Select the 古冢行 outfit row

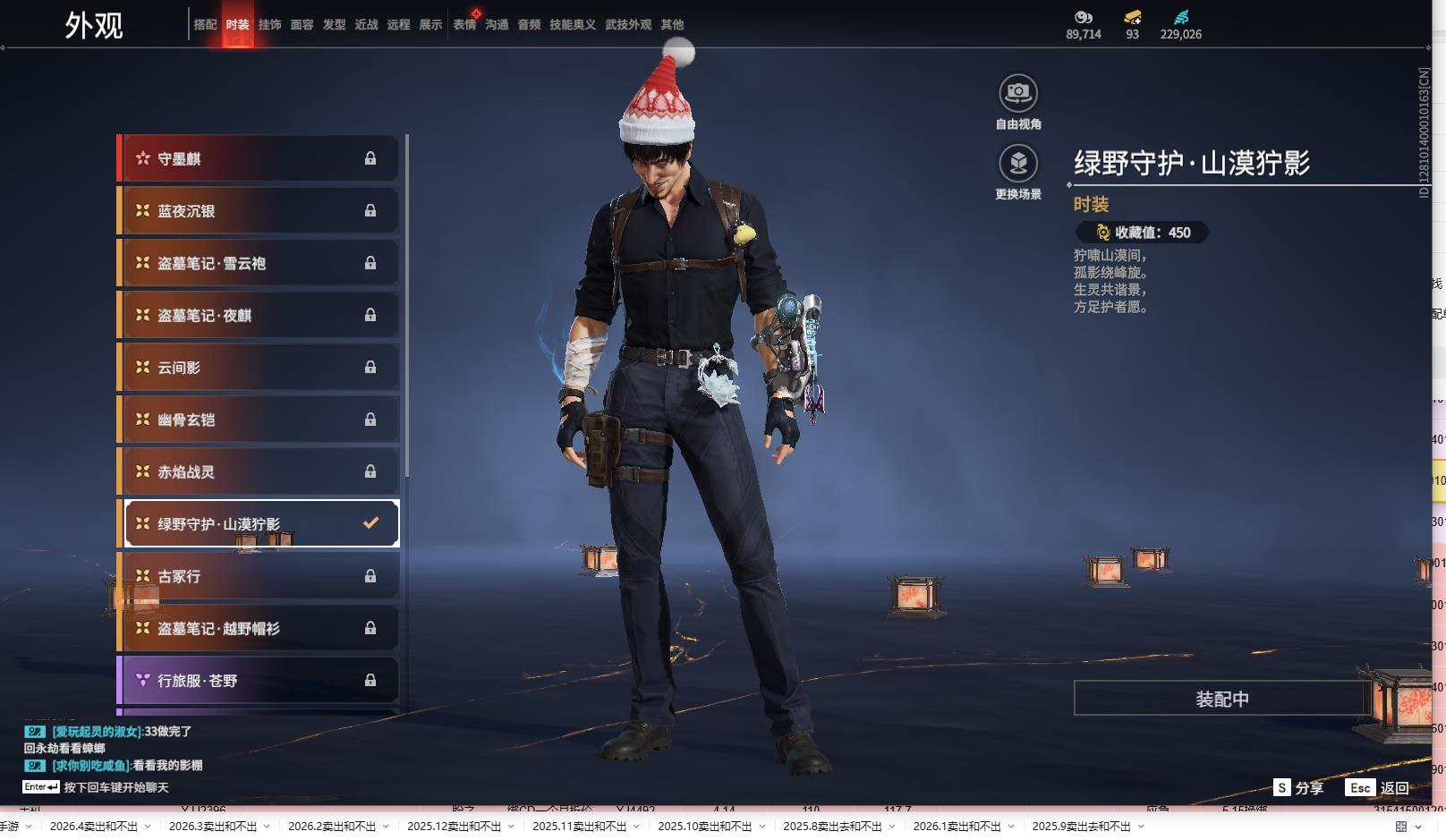tap(258, 576)
